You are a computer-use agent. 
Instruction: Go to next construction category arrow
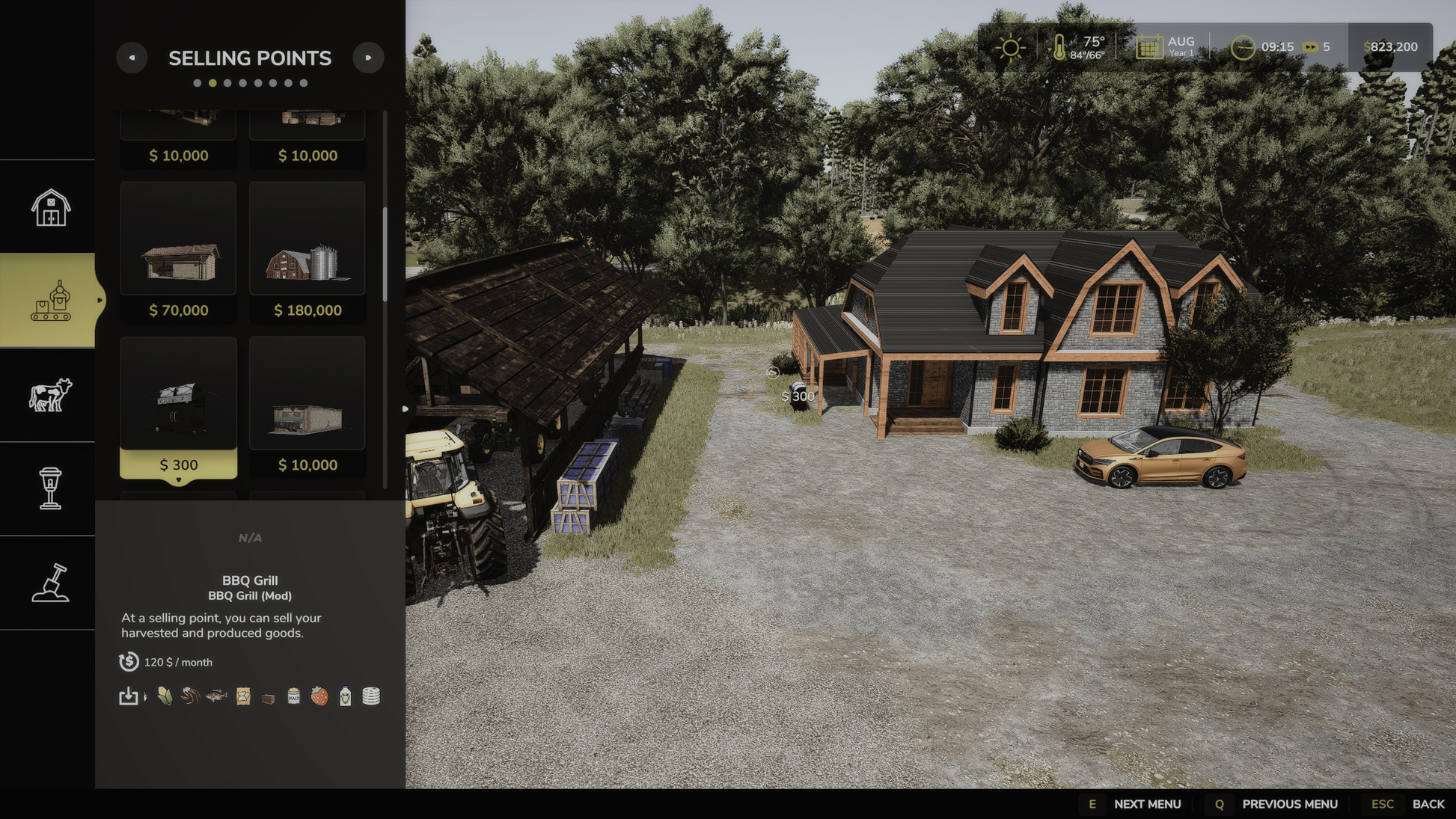coord(368,58)
